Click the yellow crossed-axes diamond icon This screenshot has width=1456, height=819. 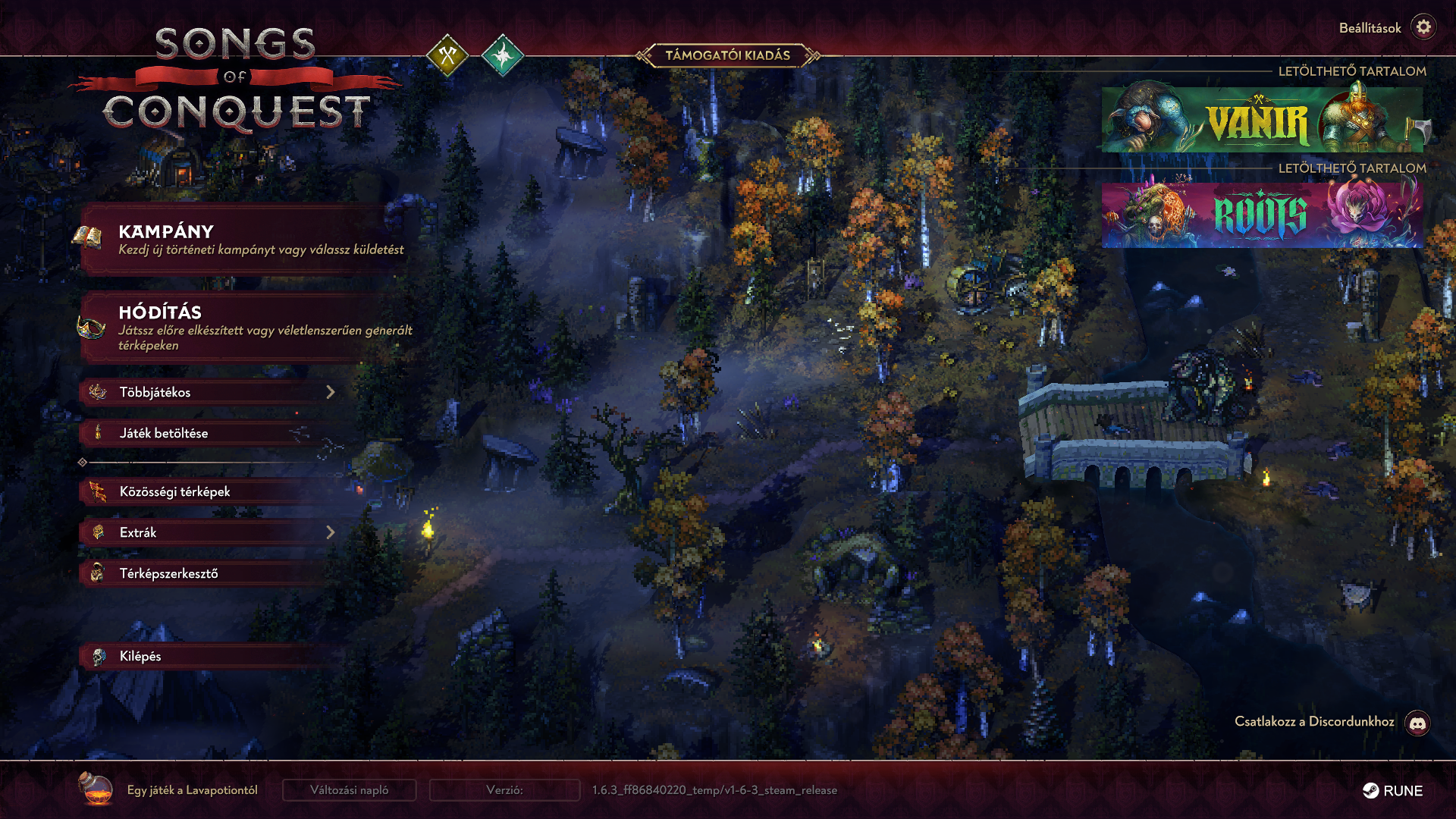447,55
